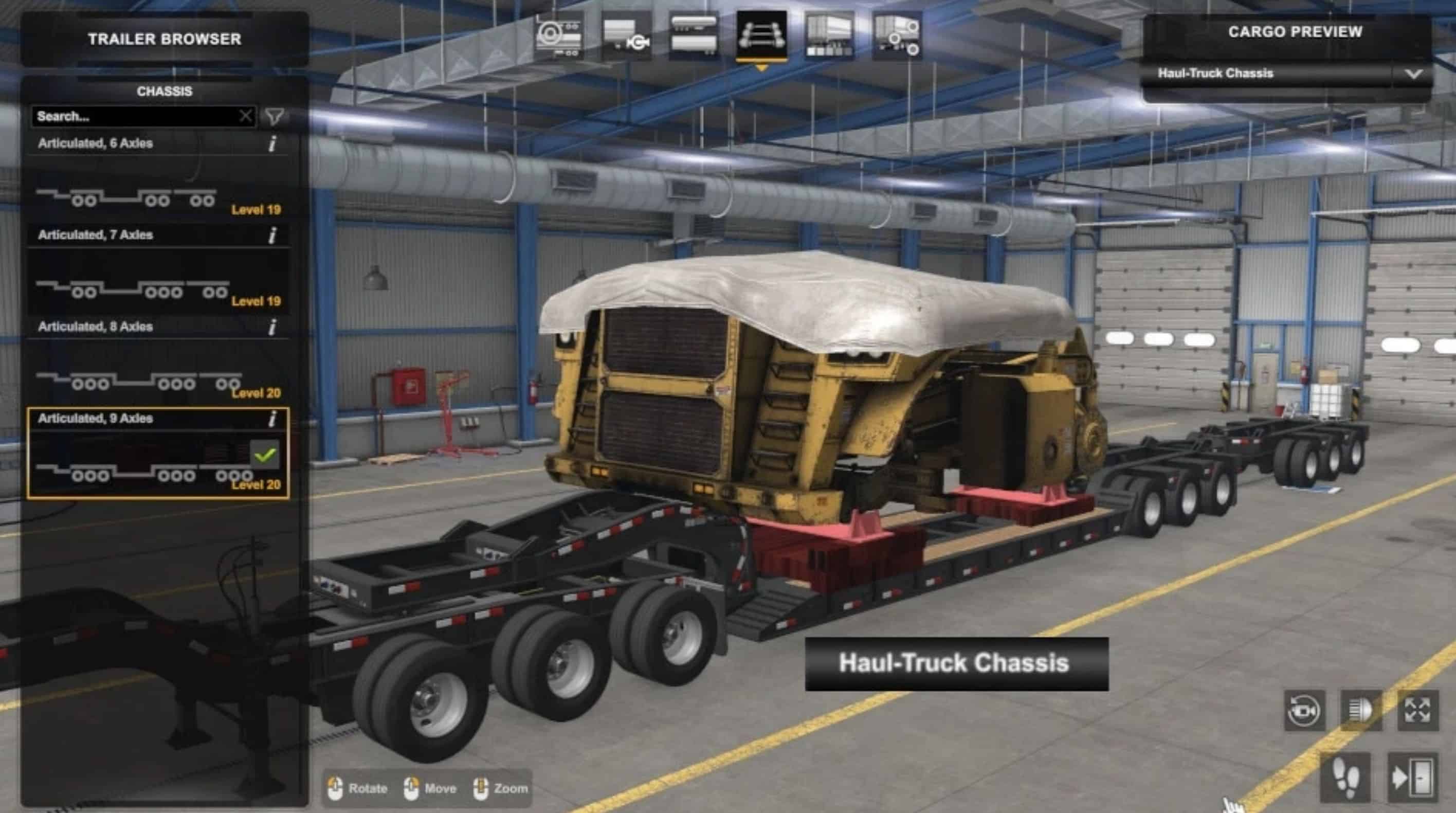Exit the trailer browser via door icon
Screen dimensions: 1456x813
tap(1412, 778)
